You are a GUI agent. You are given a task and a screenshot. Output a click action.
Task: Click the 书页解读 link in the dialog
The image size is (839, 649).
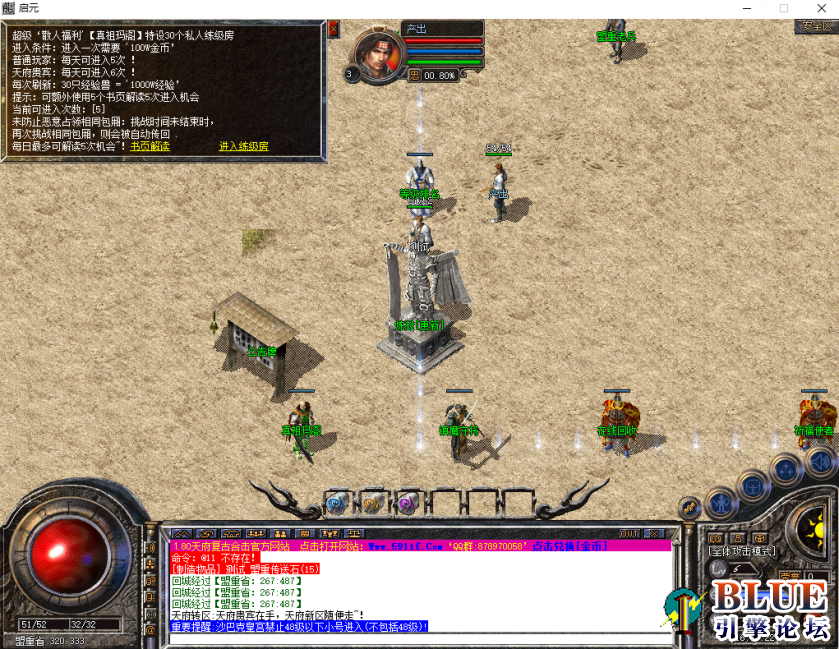point(150,147)
